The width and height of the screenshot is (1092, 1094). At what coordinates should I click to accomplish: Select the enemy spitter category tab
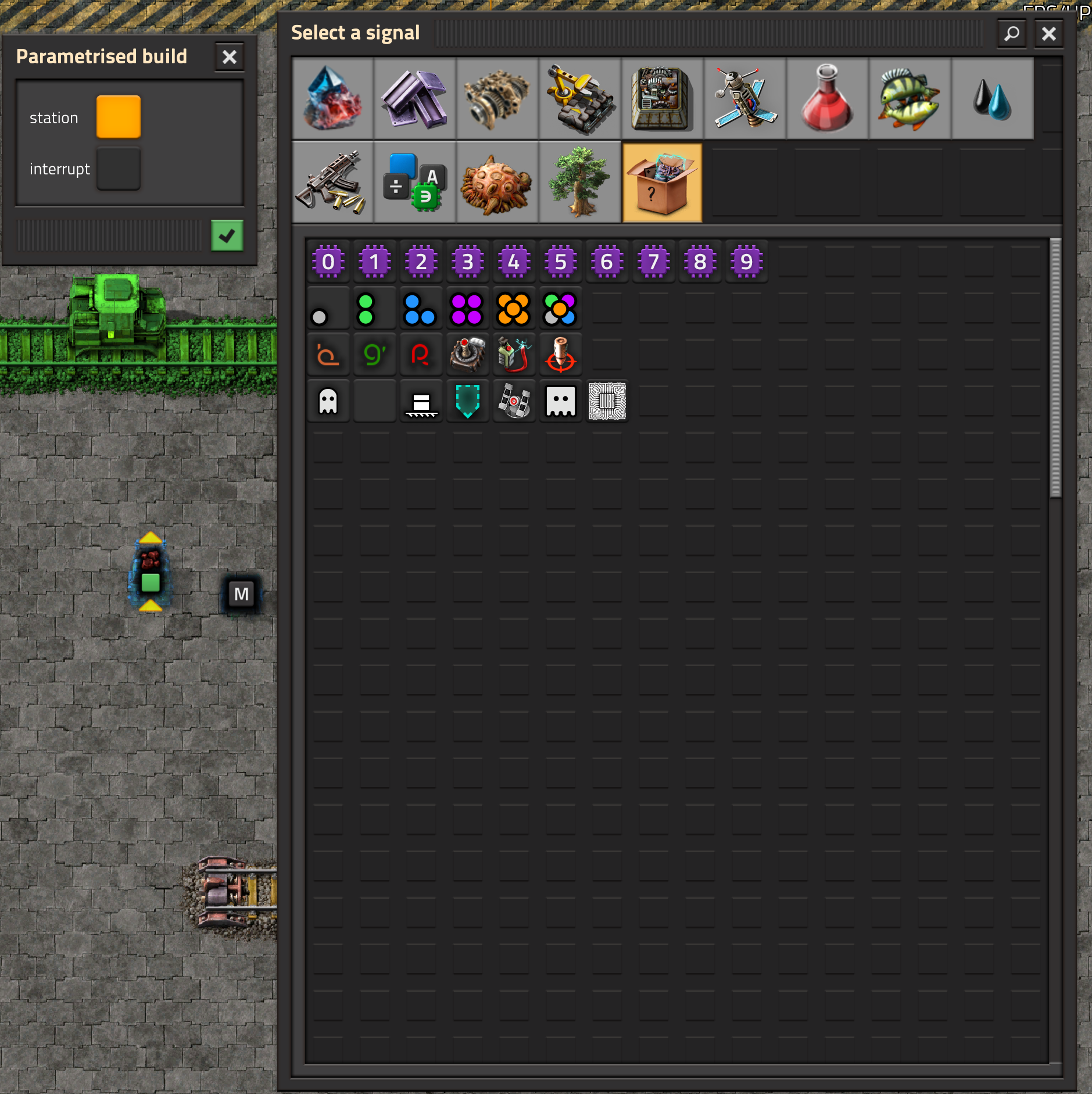[x=497, y=182]
